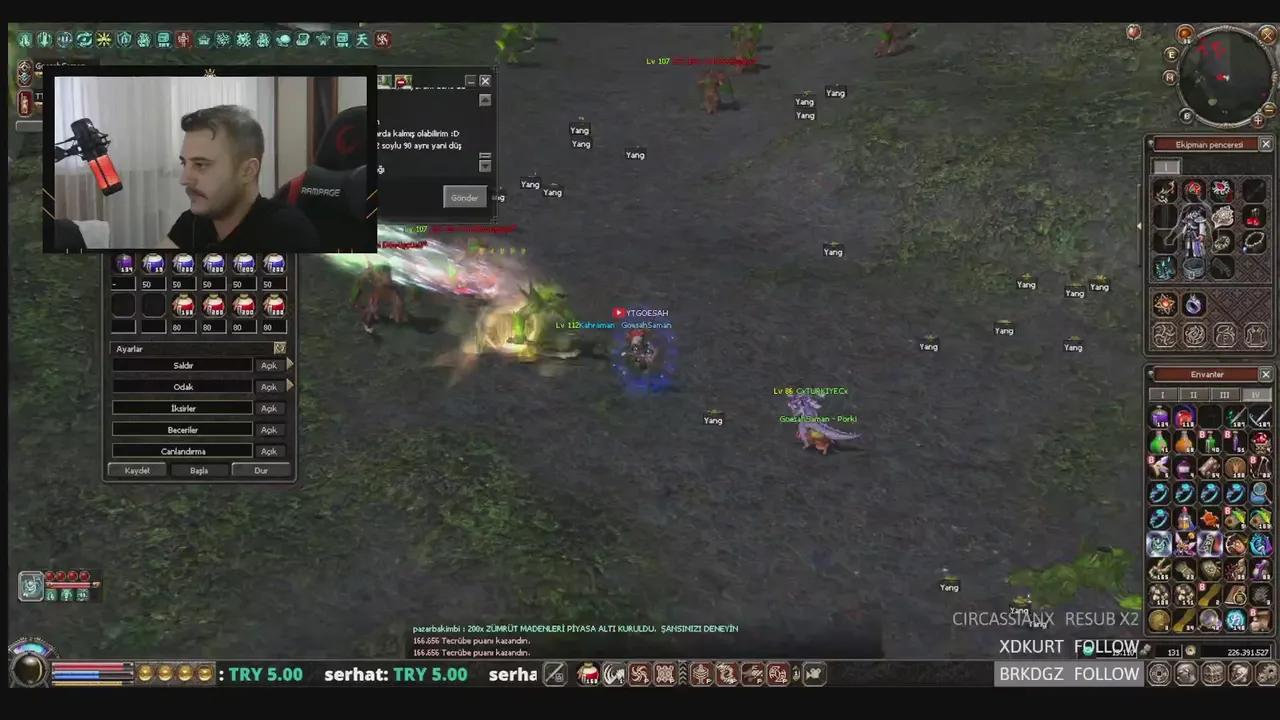Expand the arrow next to Odak
The height and width of the screenshot is (720, 1280).
(290, 387)
